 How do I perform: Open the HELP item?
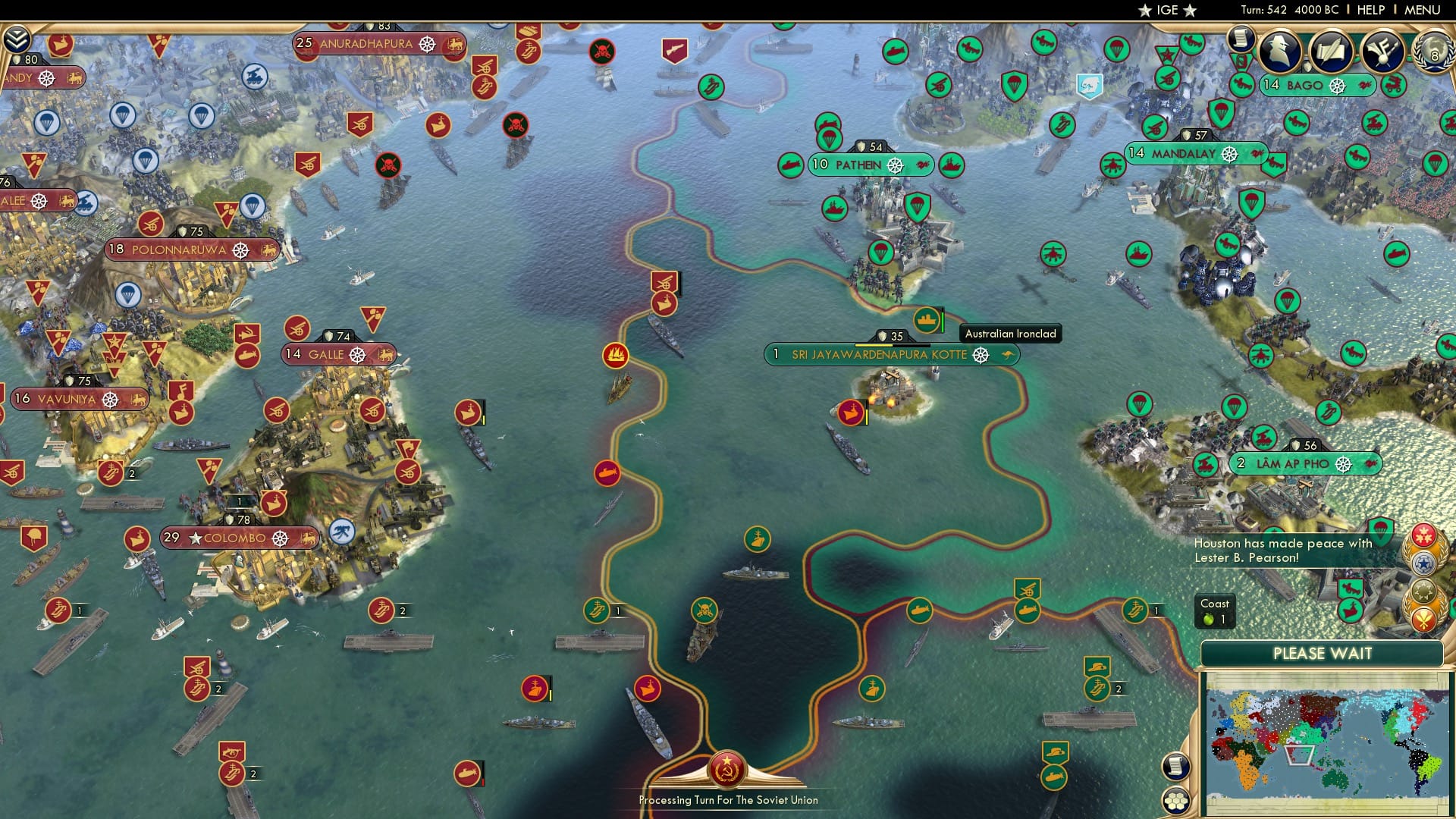click(1370, 10)
